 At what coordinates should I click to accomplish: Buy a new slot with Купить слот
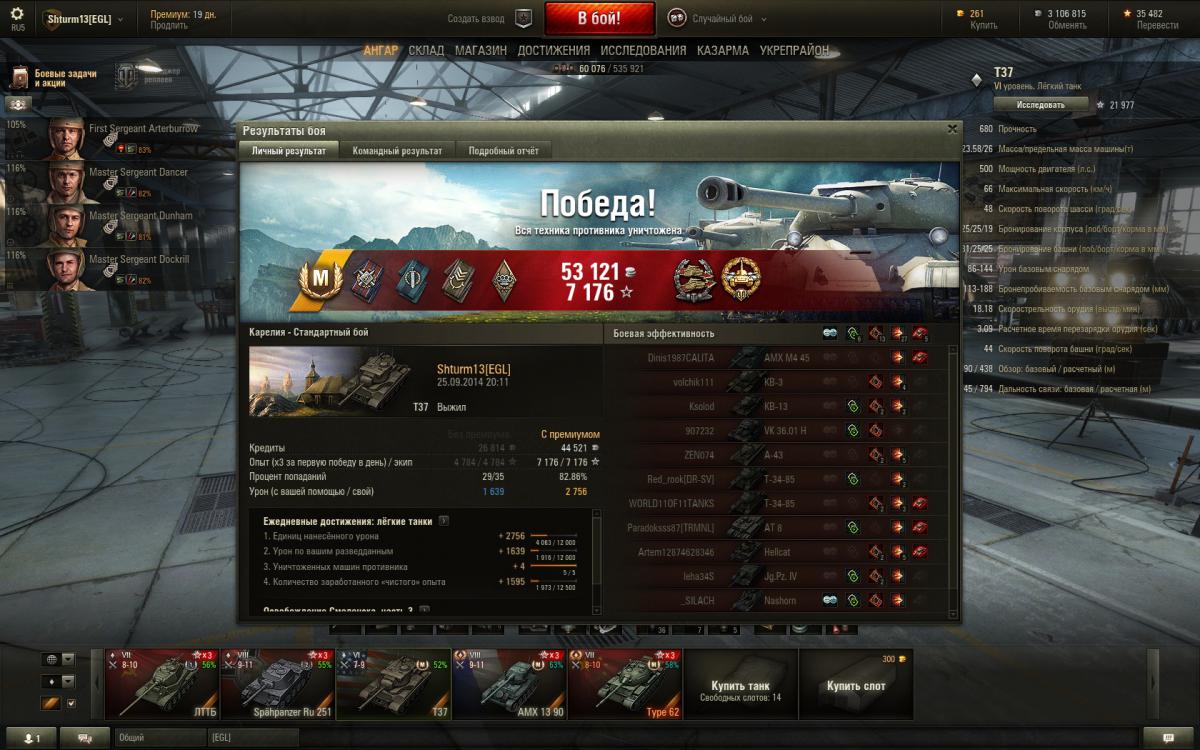point(856,684)
